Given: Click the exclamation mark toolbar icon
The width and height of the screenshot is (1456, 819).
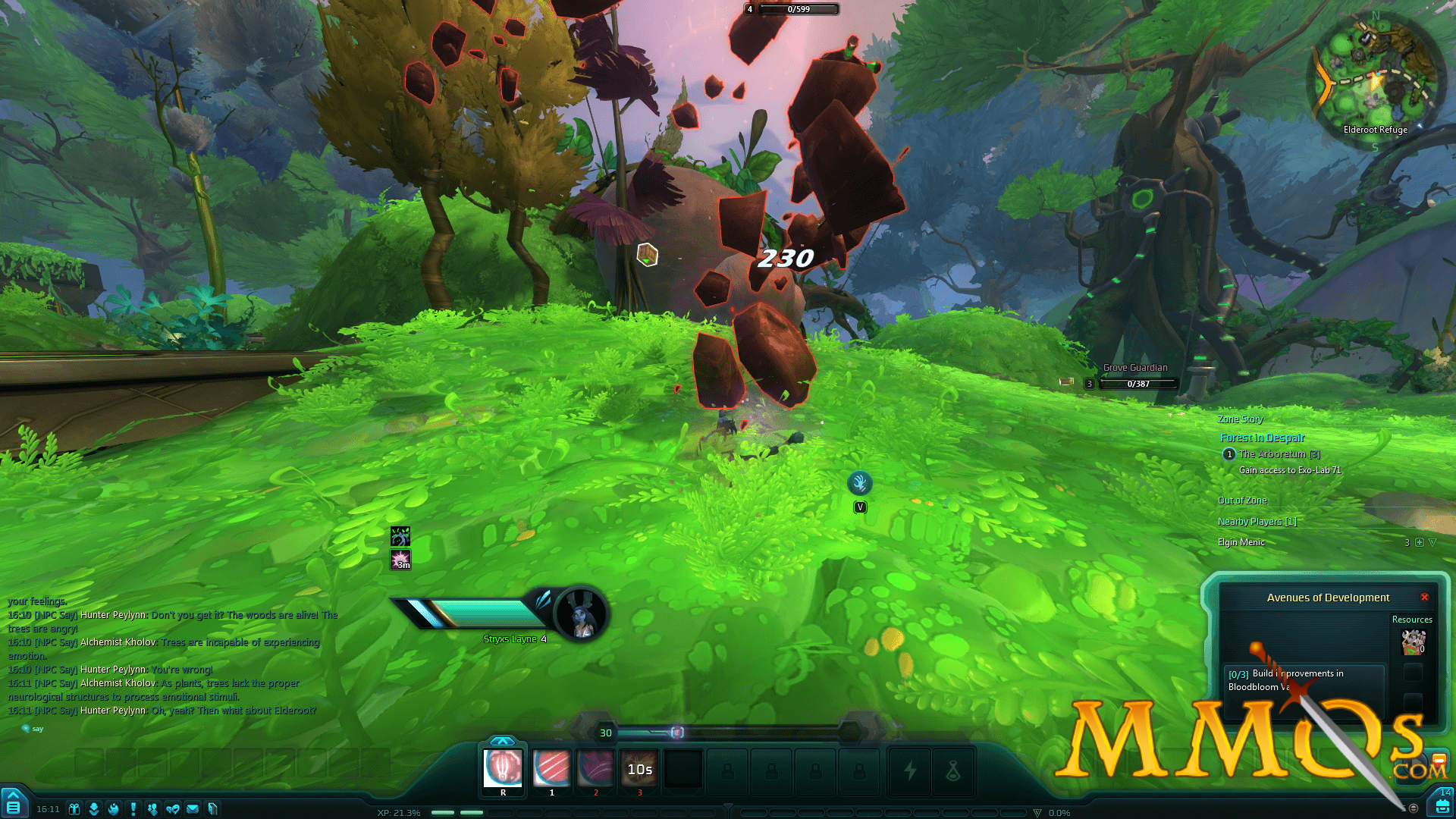Looking at the screenshot, I should 133,809.
